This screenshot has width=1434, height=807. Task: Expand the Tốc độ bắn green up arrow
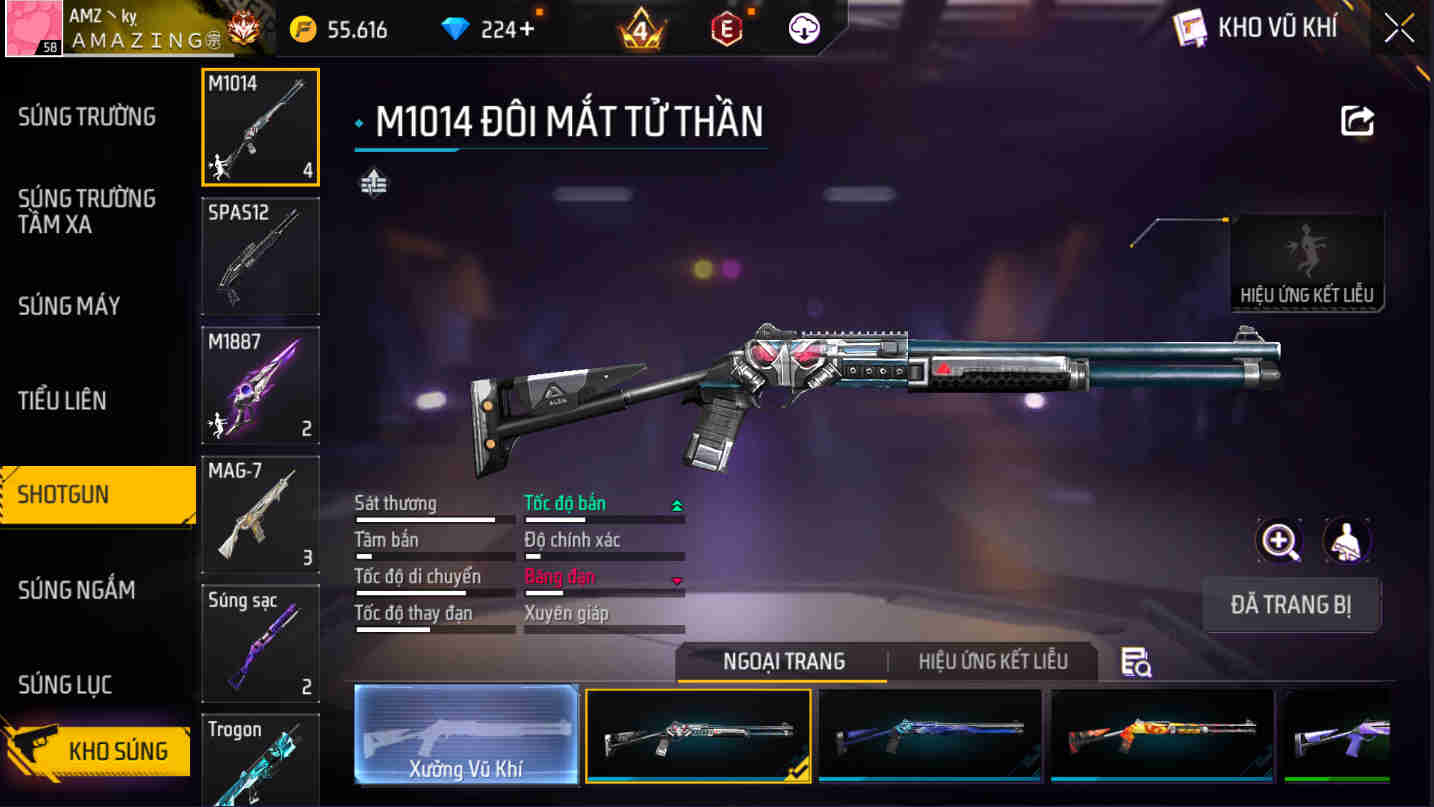tap(680, 505)
